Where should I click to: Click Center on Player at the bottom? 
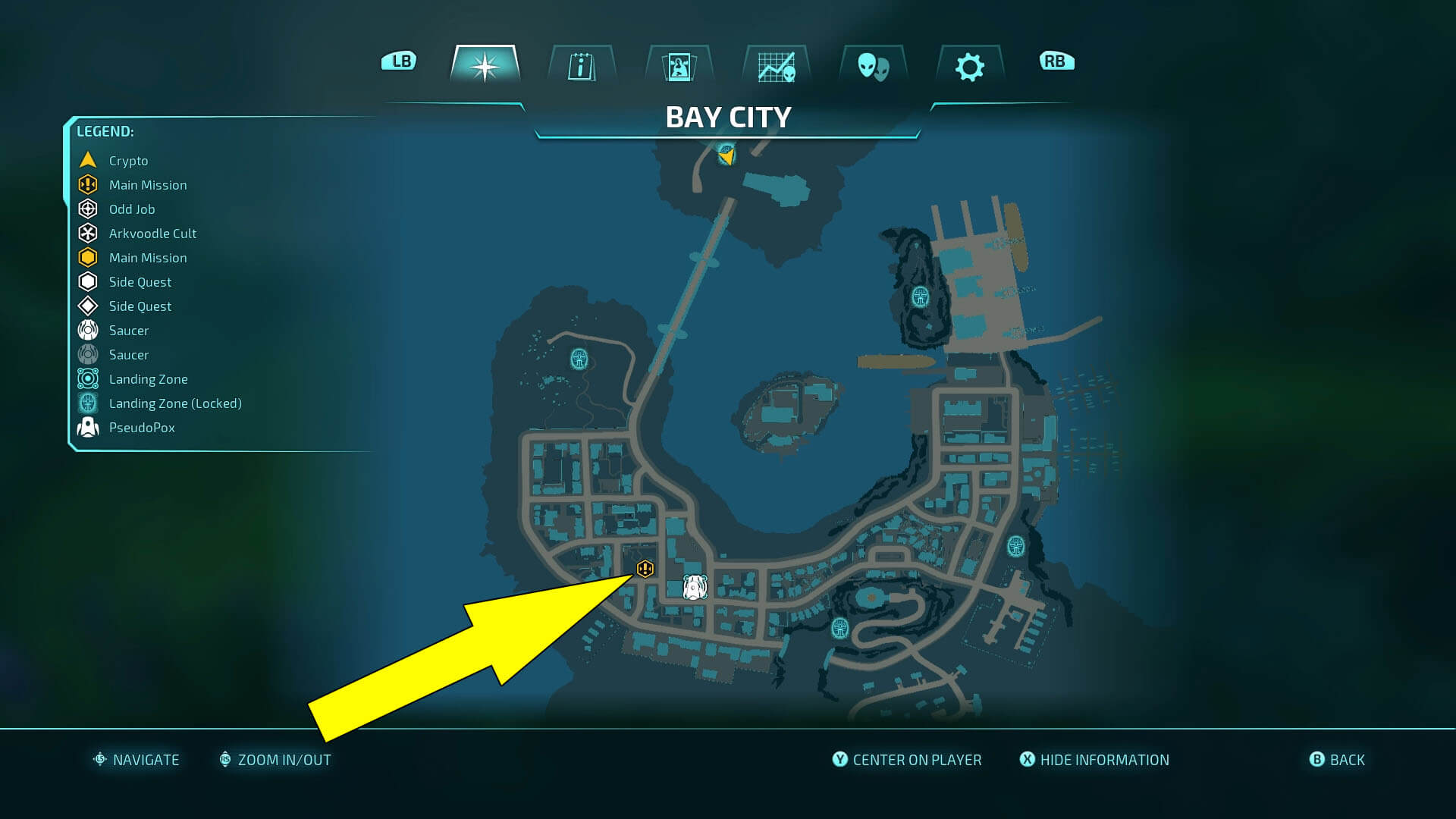click(905, 759)
